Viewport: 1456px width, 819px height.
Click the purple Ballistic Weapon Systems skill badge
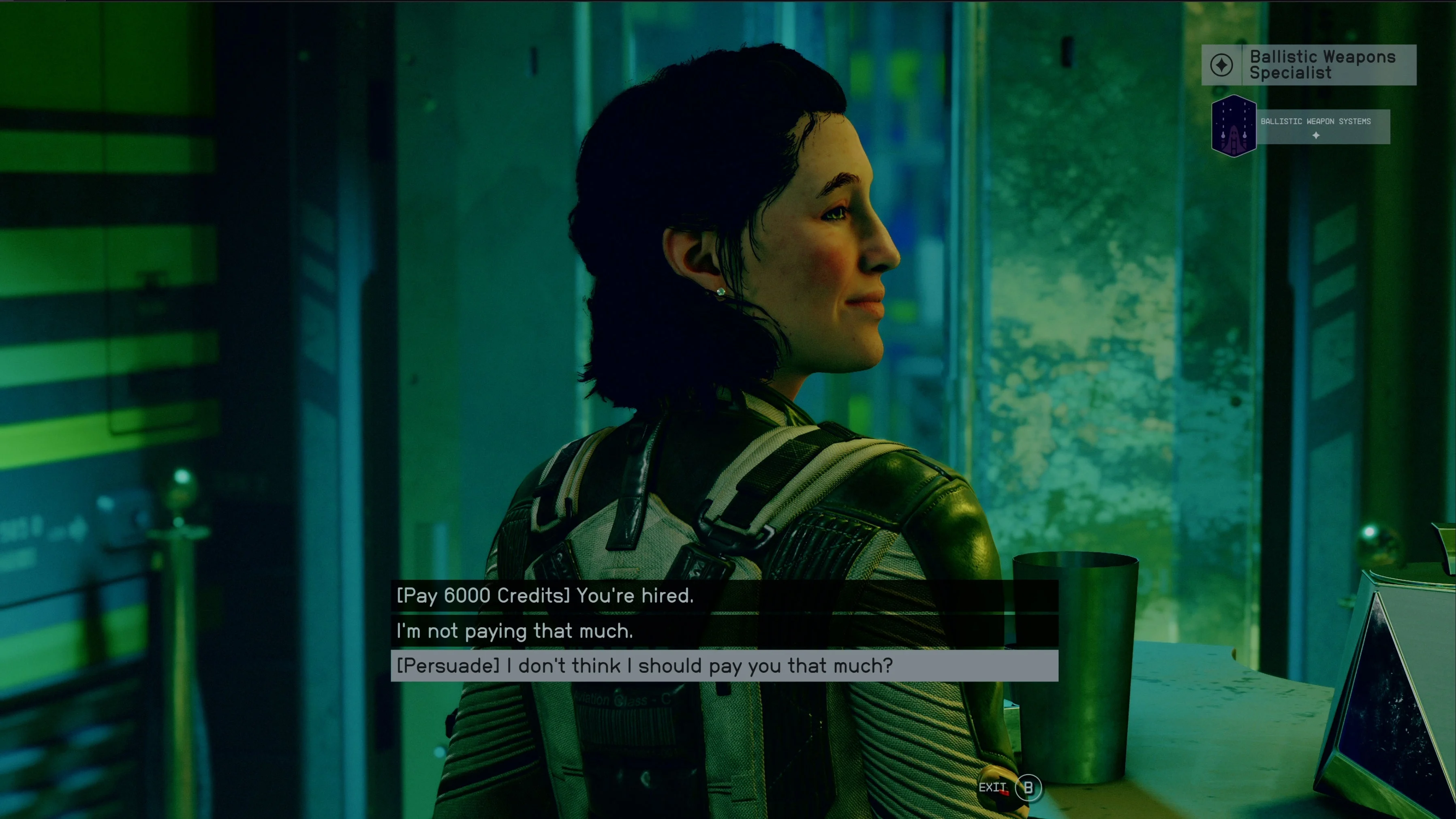coord(1235,126)
